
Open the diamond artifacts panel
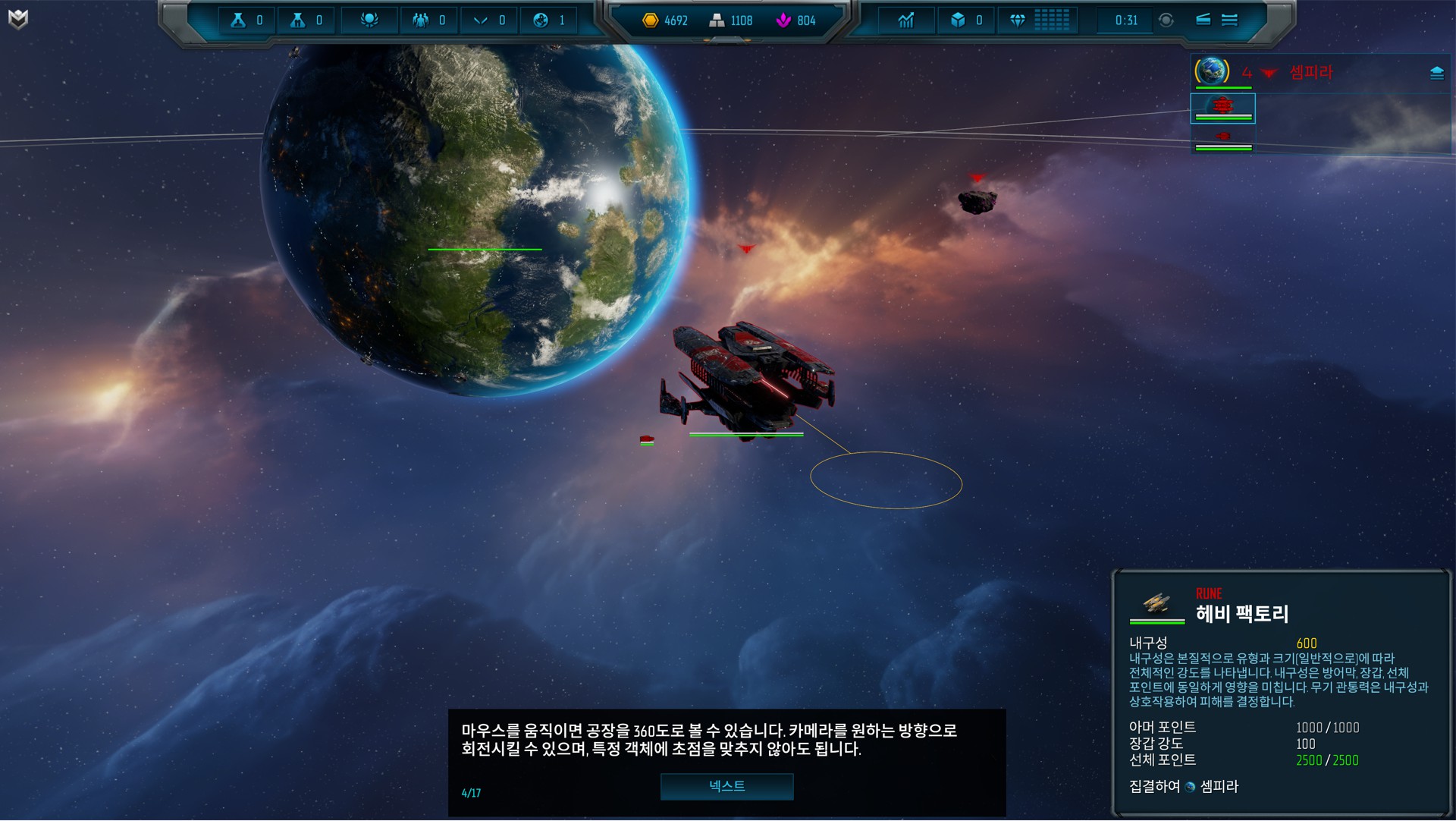[x=1018, y=20]
